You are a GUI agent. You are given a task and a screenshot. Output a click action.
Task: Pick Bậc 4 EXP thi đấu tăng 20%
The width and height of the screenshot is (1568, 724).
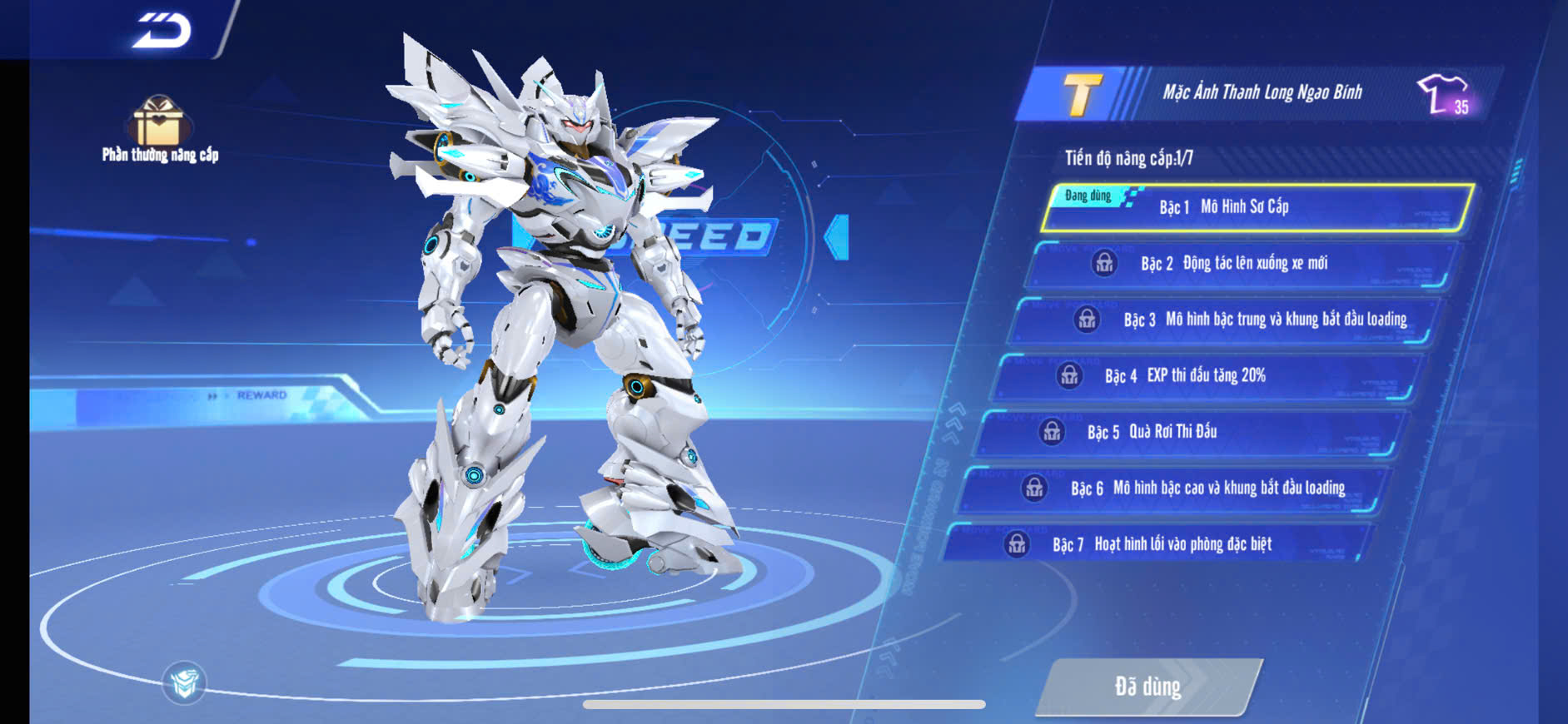1207,376
